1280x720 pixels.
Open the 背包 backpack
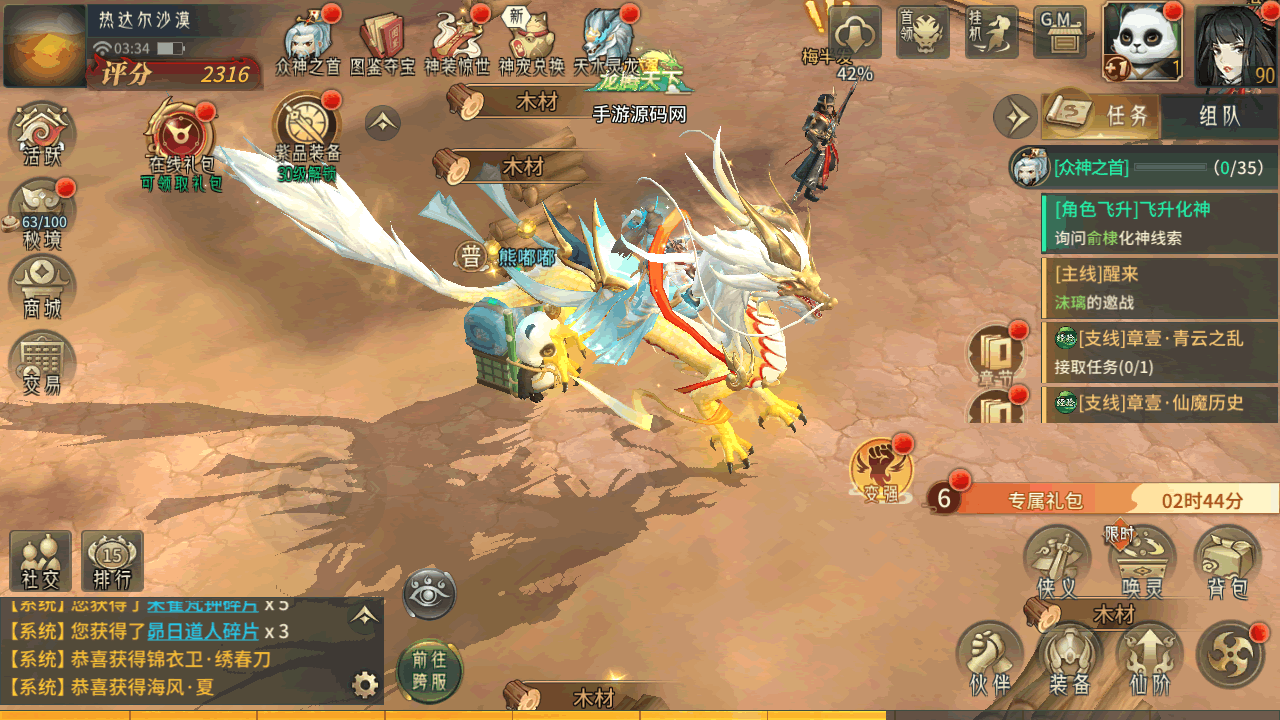1227,563
